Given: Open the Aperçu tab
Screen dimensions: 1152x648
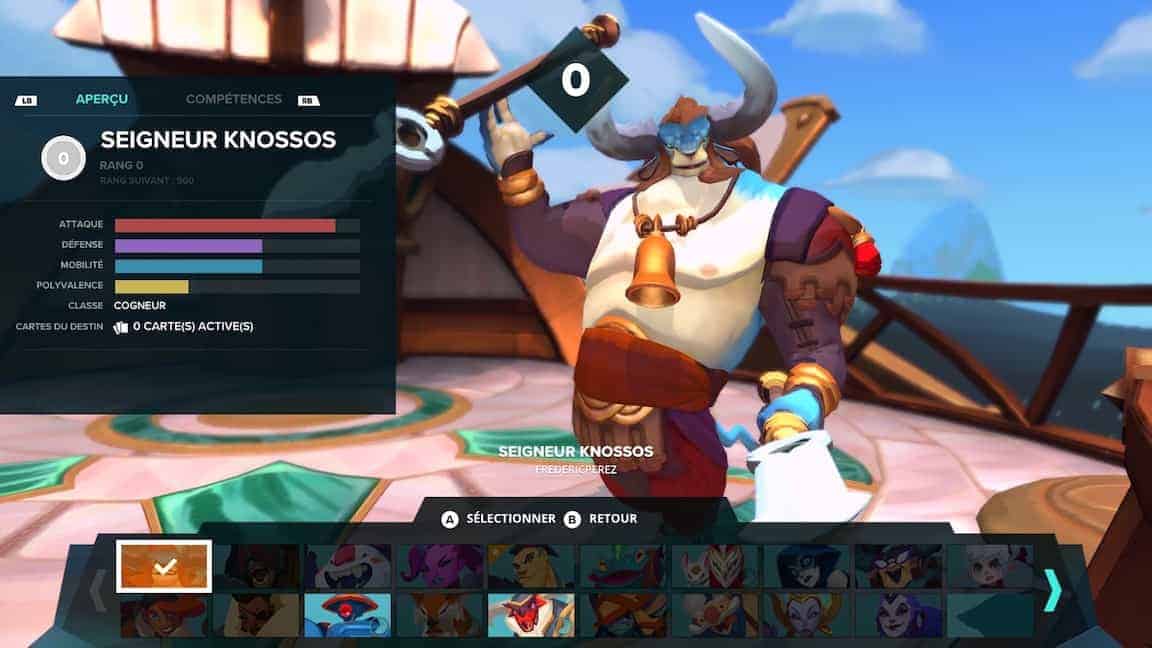Looking at the screenshot, I should 102,99.
